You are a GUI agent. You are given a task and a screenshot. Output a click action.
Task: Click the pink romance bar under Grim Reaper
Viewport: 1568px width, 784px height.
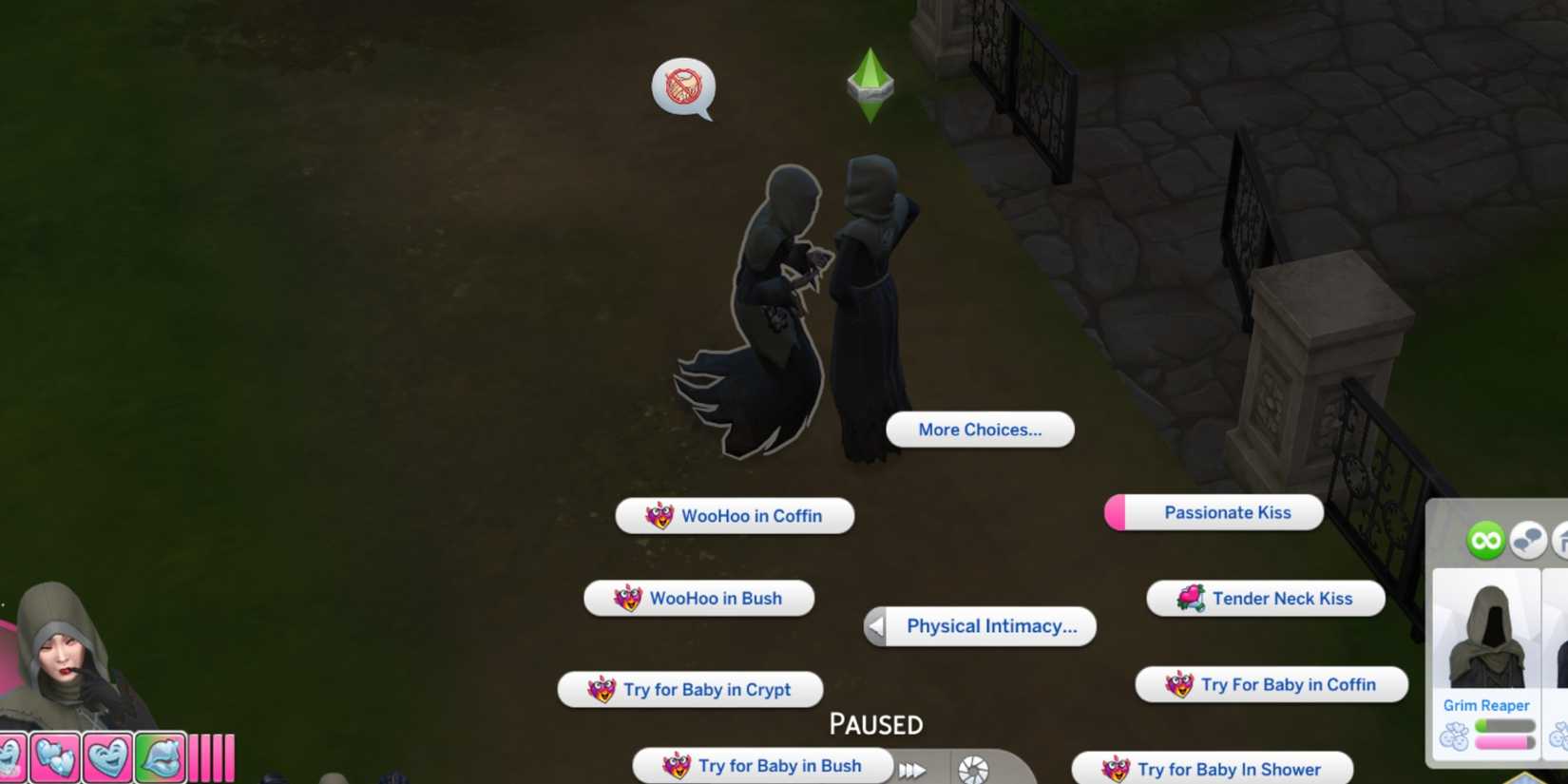pyautogui.click(x=1501, y=741)
